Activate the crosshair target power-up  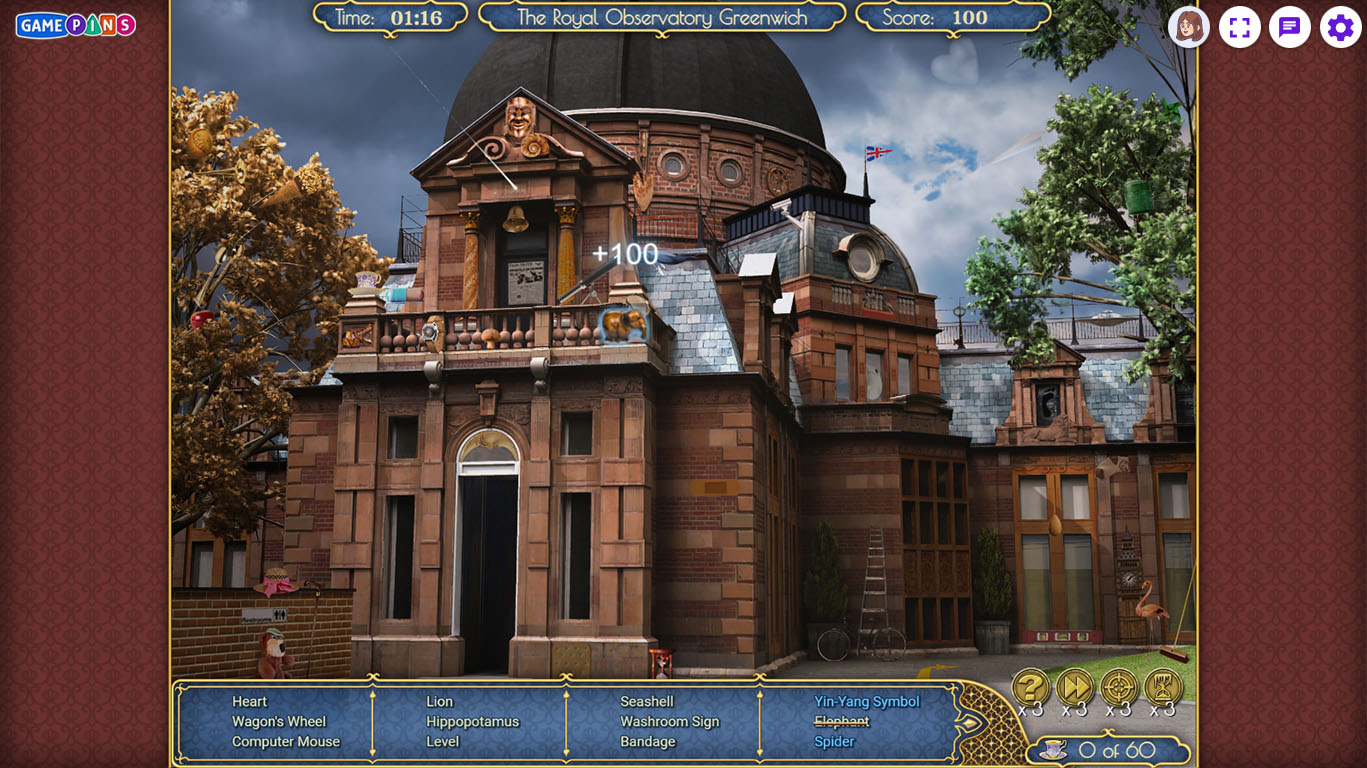point(1119,687)
